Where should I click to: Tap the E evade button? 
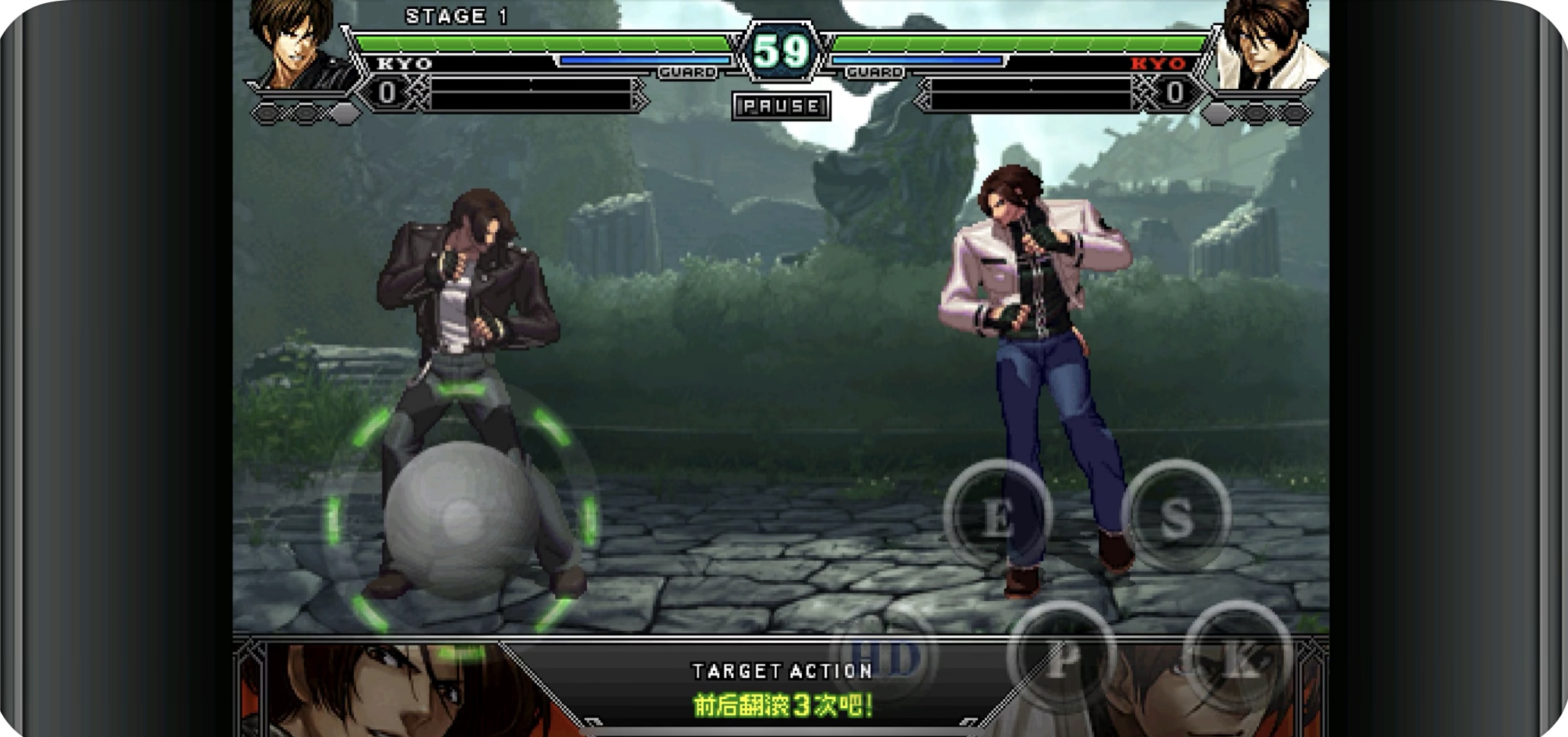coord(997,516)
